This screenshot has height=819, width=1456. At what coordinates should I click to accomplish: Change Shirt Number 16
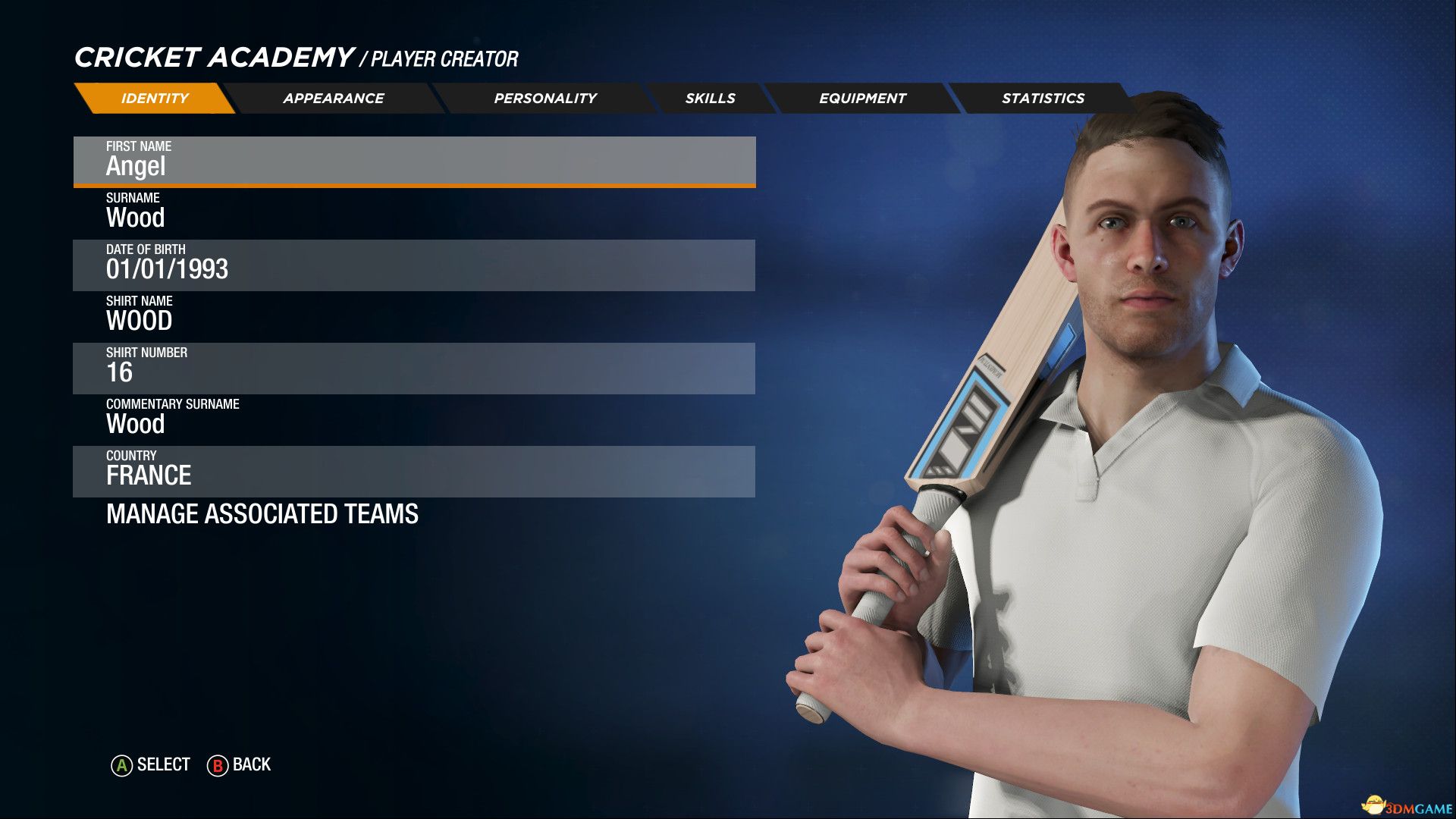point(414,367)
